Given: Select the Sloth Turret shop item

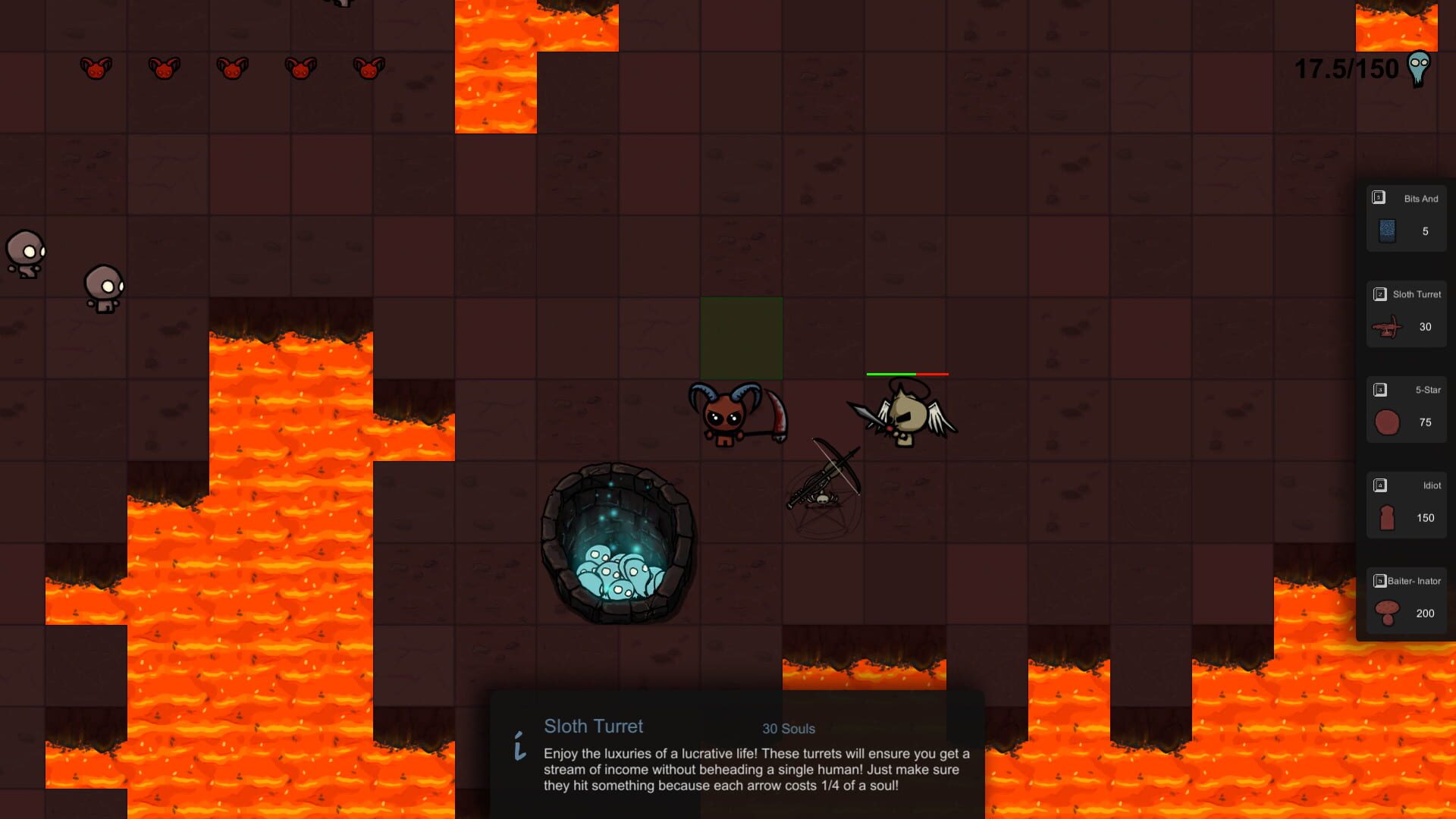Looking at the screenshot, I should click(x=1407, y=315).
